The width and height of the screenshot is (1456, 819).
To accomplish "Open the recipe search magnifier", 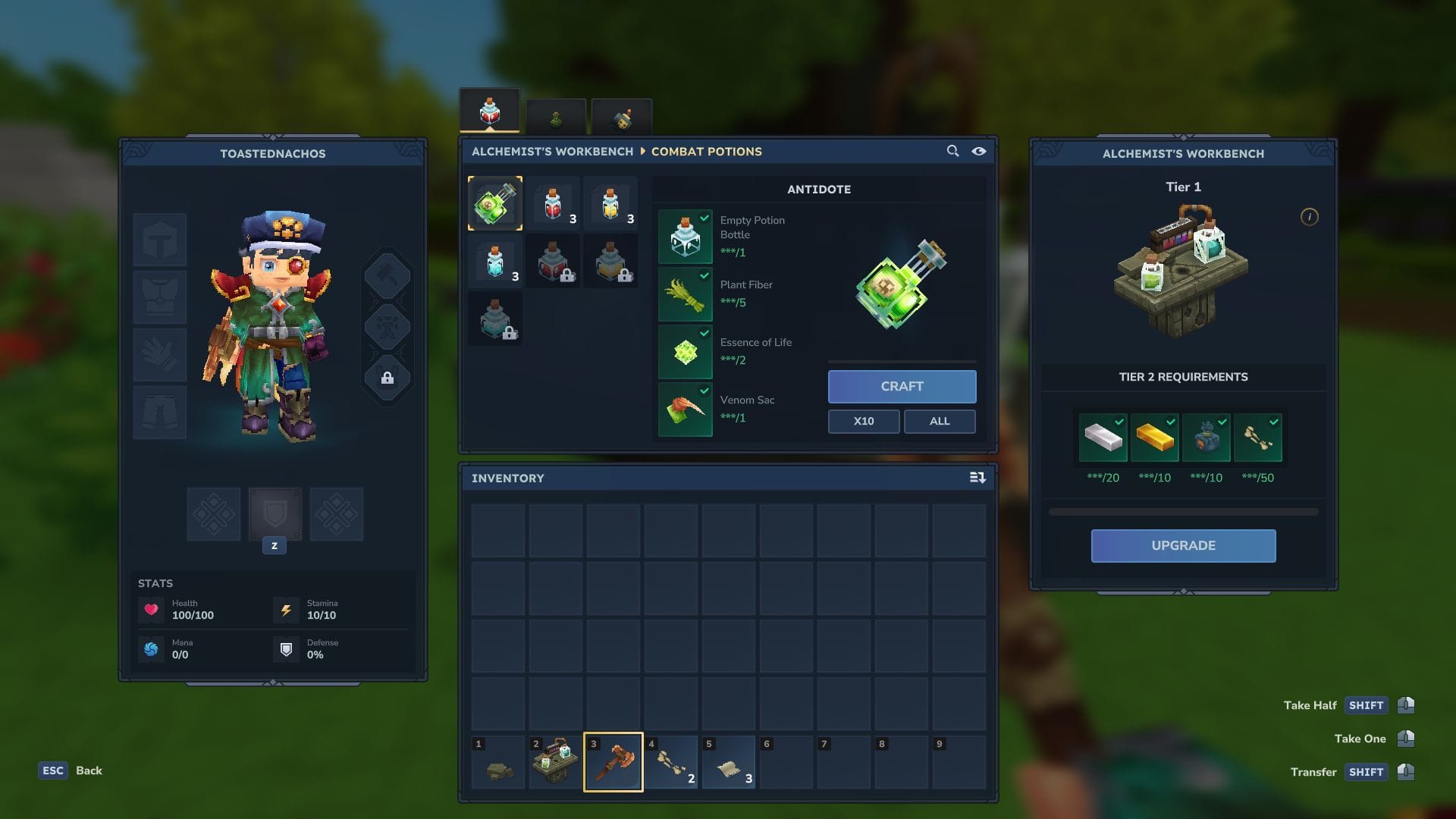I will click(952, 151).
